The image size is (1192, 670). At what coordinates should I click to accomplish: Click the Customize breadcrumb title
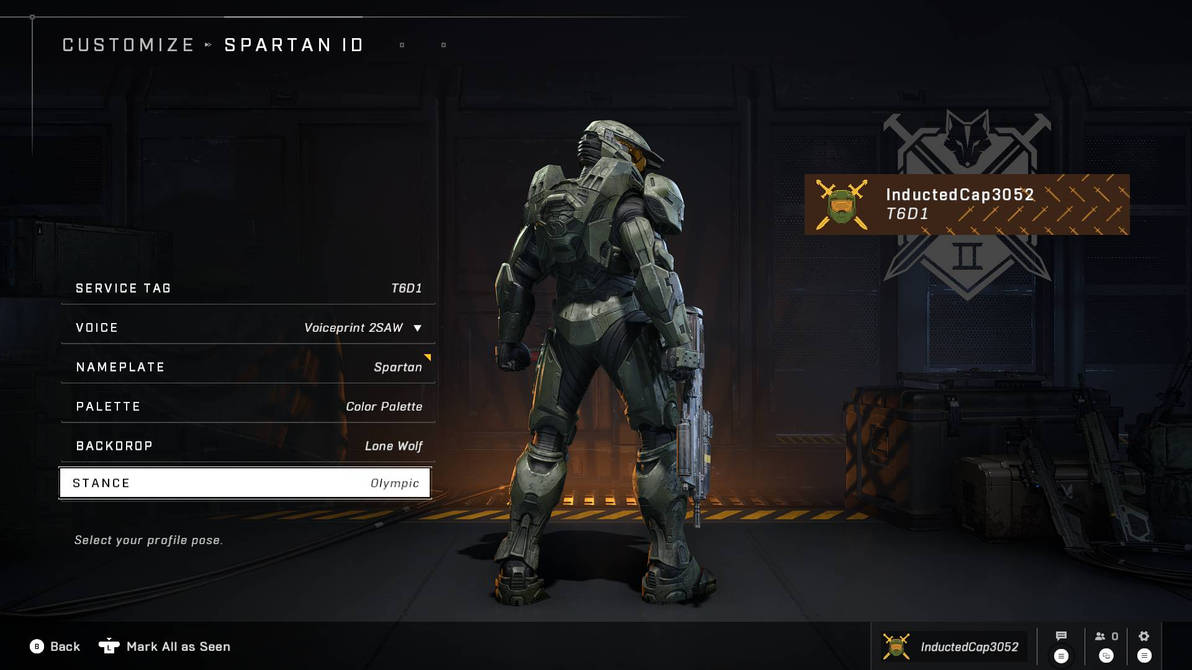tap(128, 45)
